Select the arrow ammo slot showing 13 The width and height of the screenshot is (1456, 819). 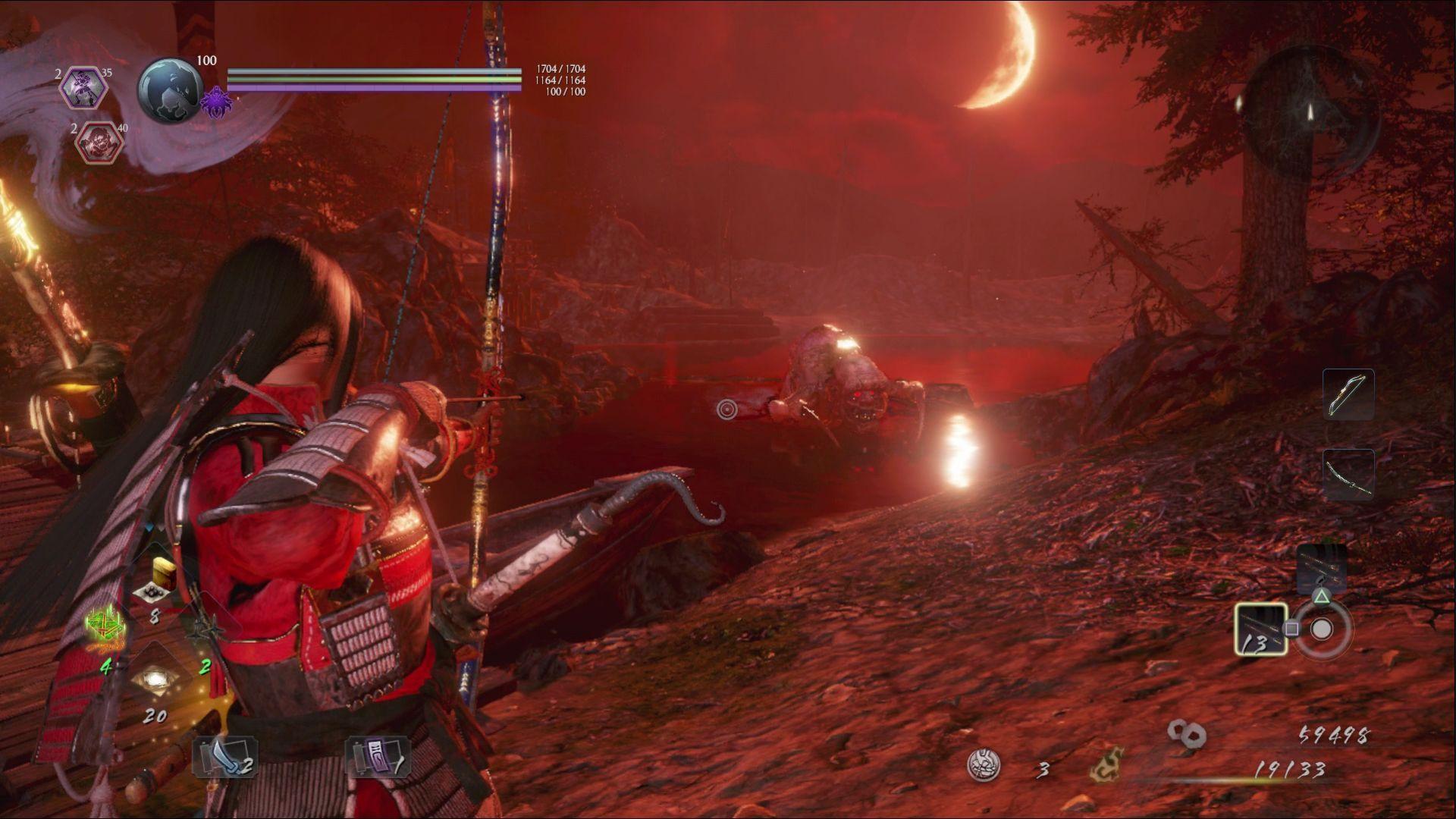[1262, 629]
